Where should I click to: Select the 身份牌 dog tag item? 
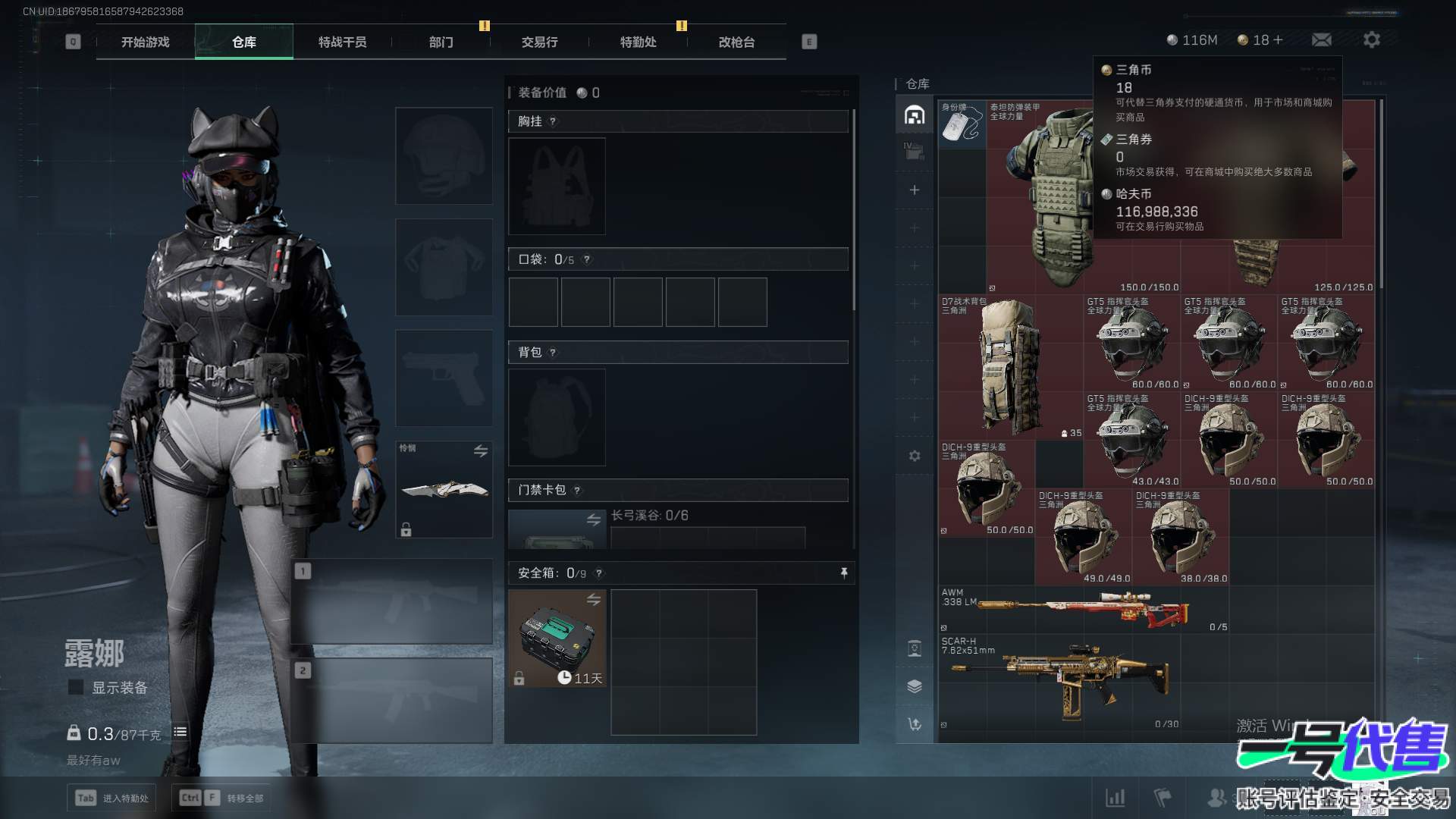962,123
